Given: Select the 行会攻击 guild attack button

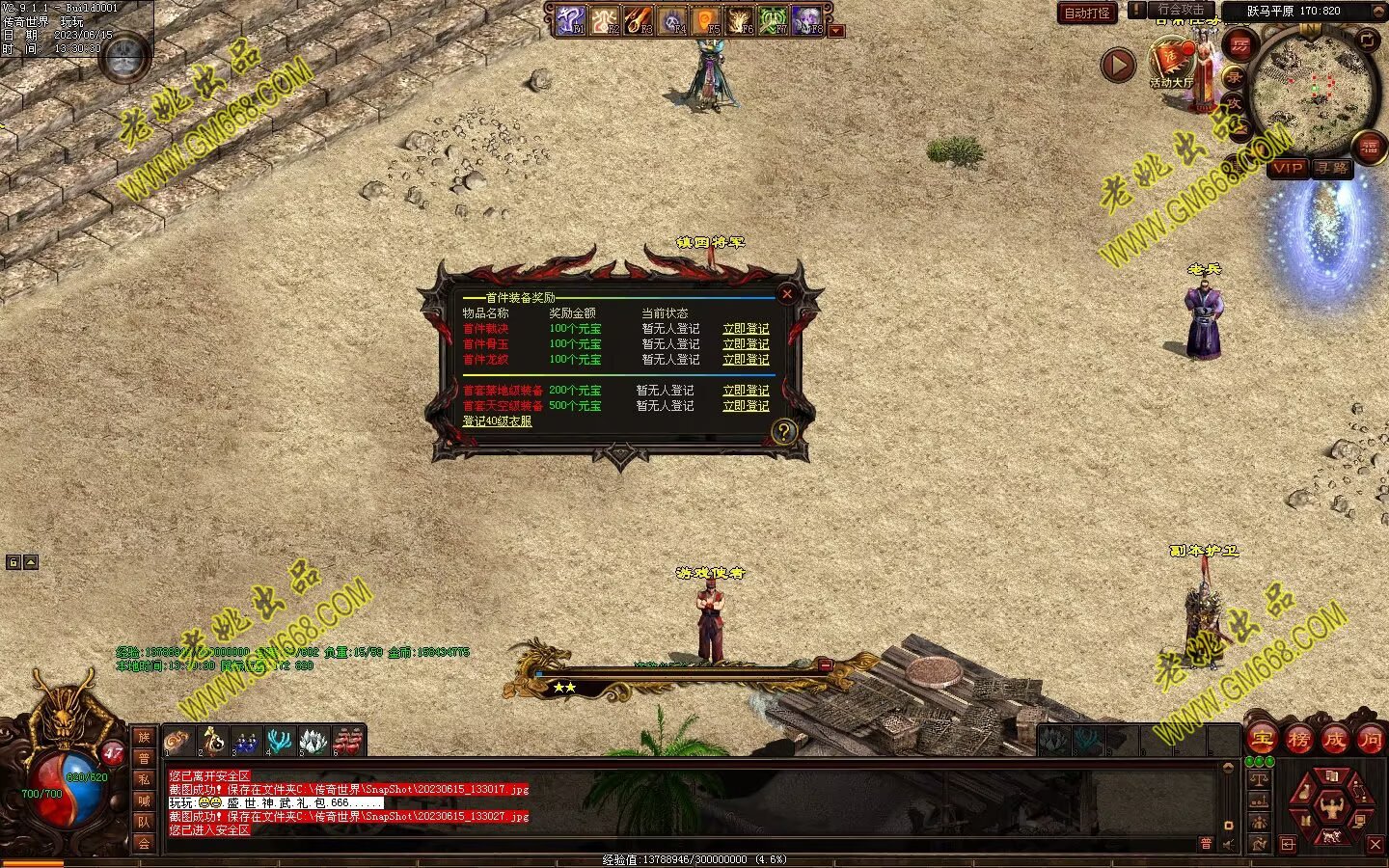Looking at the screenshot, I should coord(1182,10).
